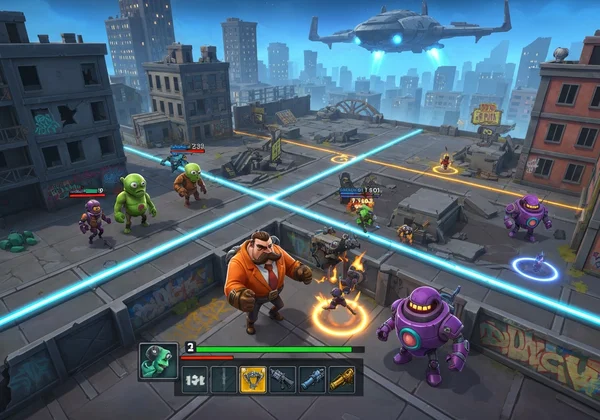The height and width of the screenshot is (420, 600).
Task: Select the white knuckles hotbar slot
Action: pos(196,380)
